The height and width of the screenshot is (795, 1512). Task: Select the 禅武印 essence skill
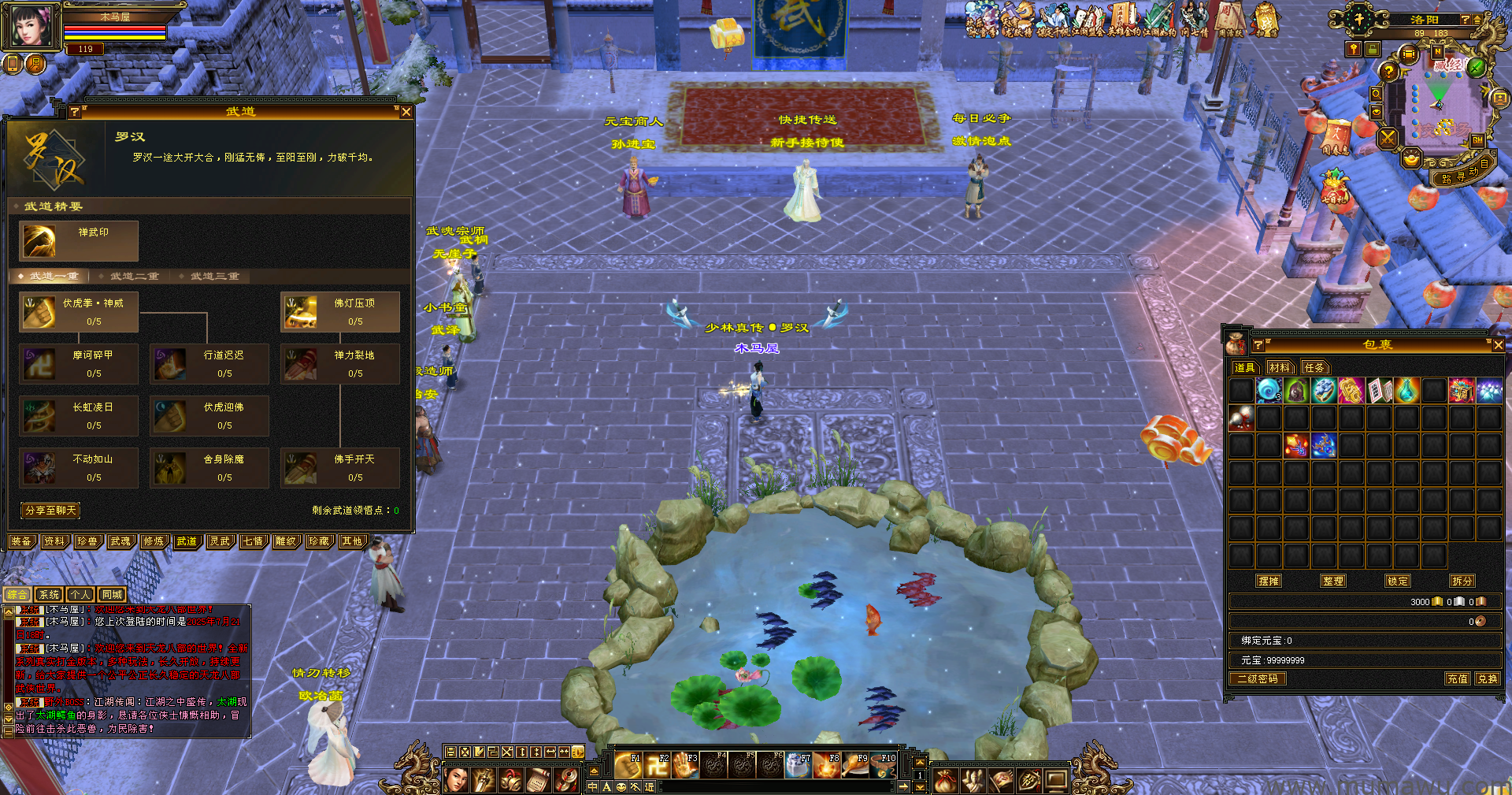coord(79,240)
